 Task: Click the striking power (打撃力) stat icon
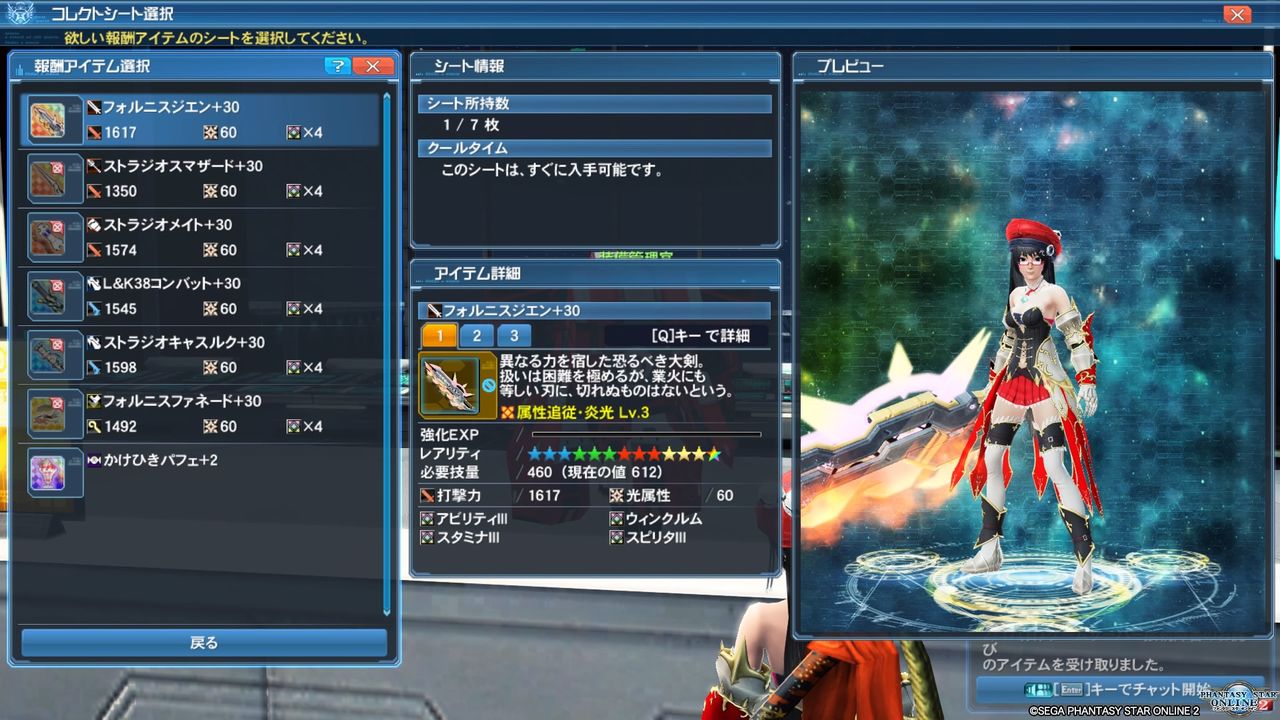(428, 495)
